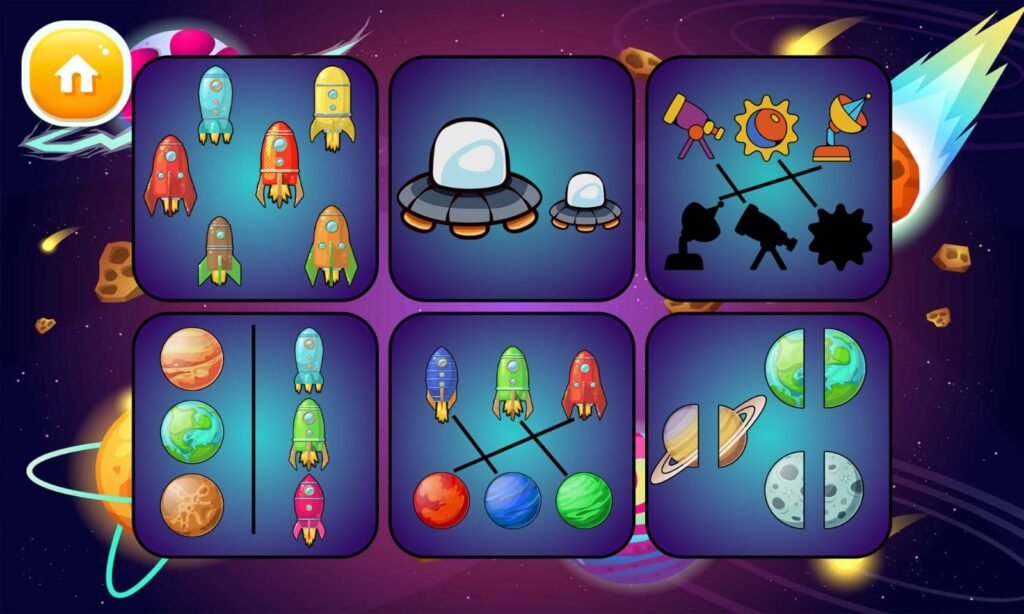Start the rocket-to-planet color matching game

pos(511,434)
